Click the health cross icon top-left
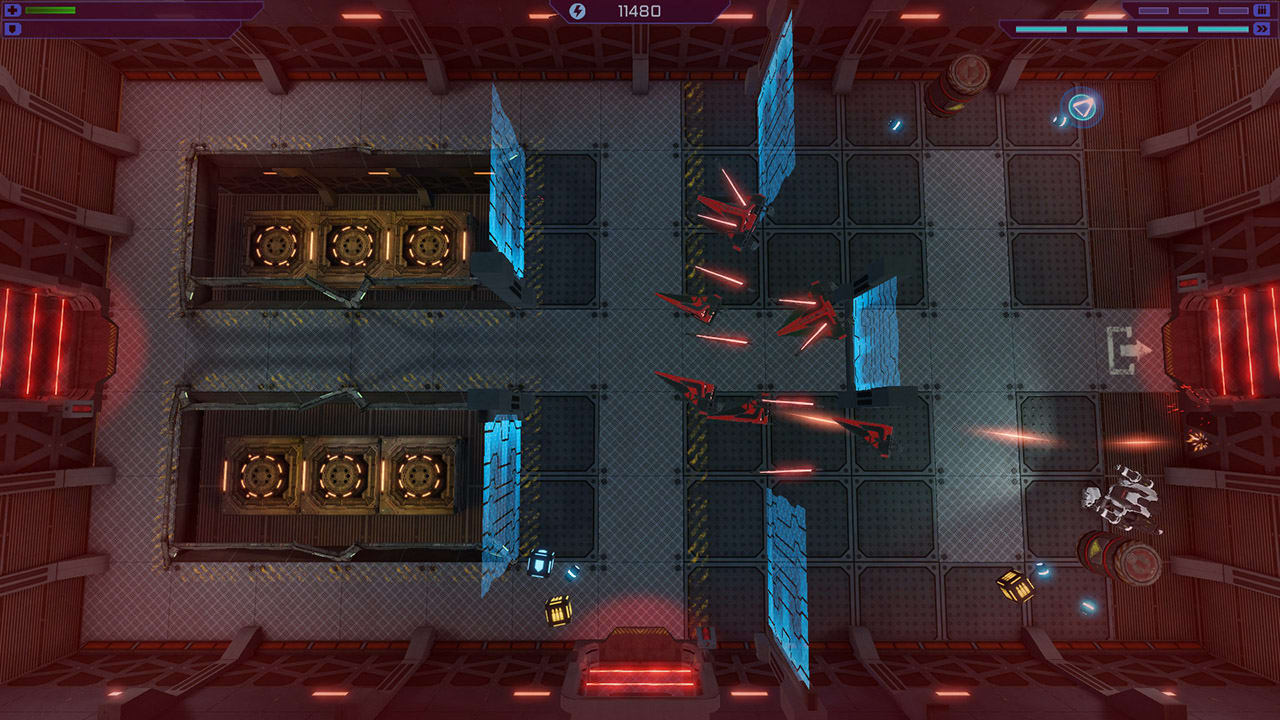Screen dimensions: 1280x720 coord(13,10)
